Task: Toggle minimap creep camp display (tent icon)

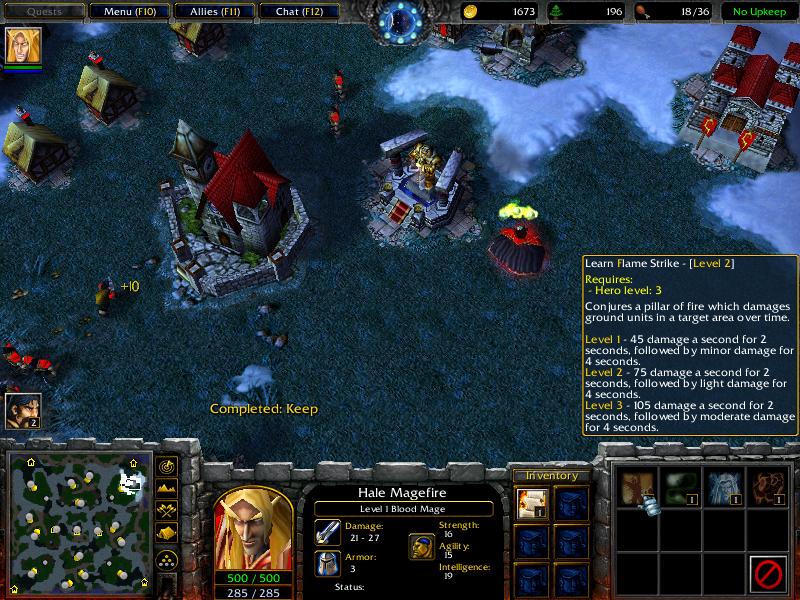Action: [167, 532]
